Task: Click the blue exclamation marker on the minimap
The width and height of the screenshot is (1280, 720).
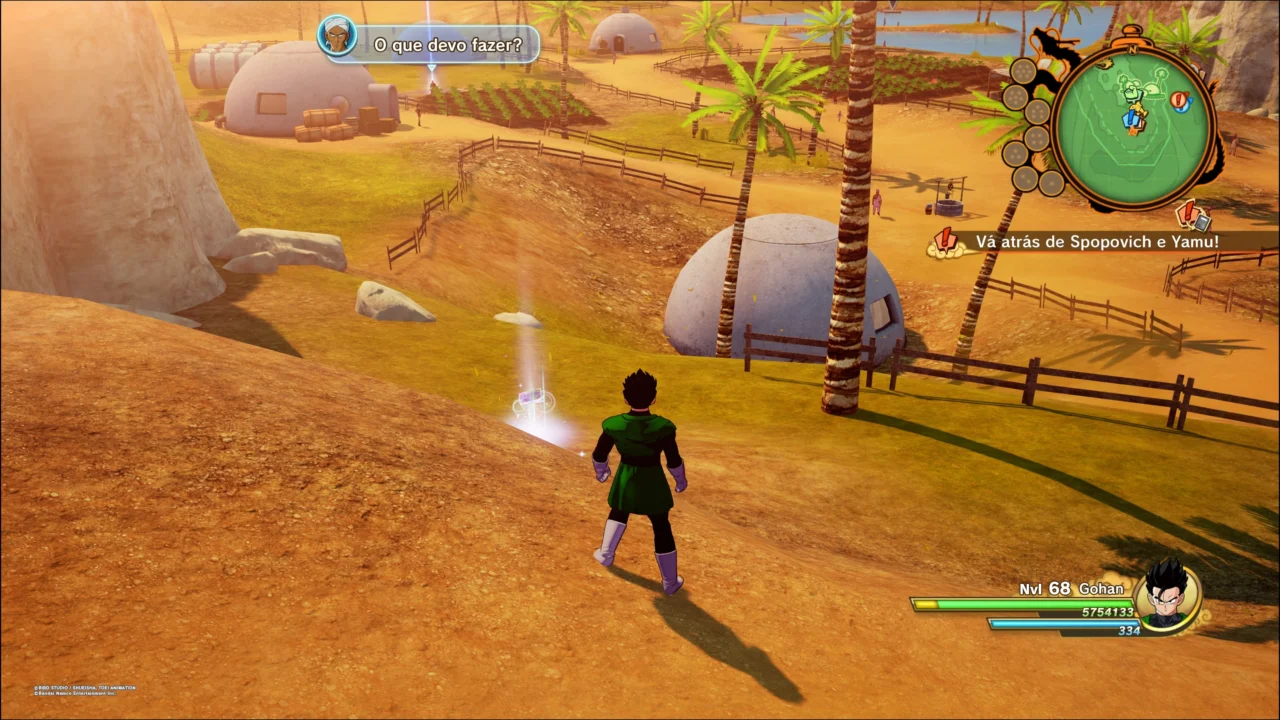Action: click(x=1132, y=119)
